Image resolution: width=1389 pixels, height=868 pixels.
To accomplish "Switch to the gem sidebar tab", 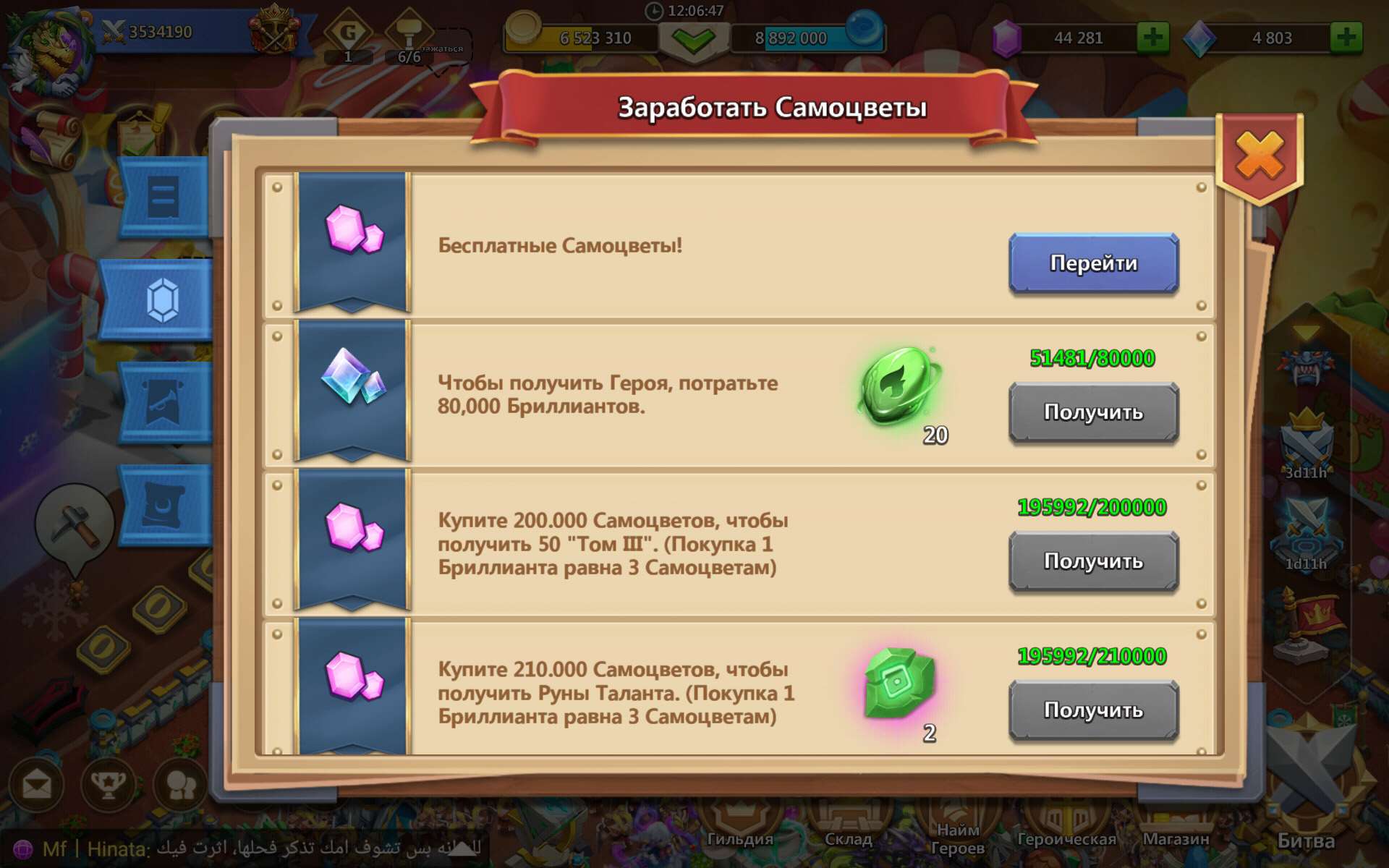I will coord(163,300).
